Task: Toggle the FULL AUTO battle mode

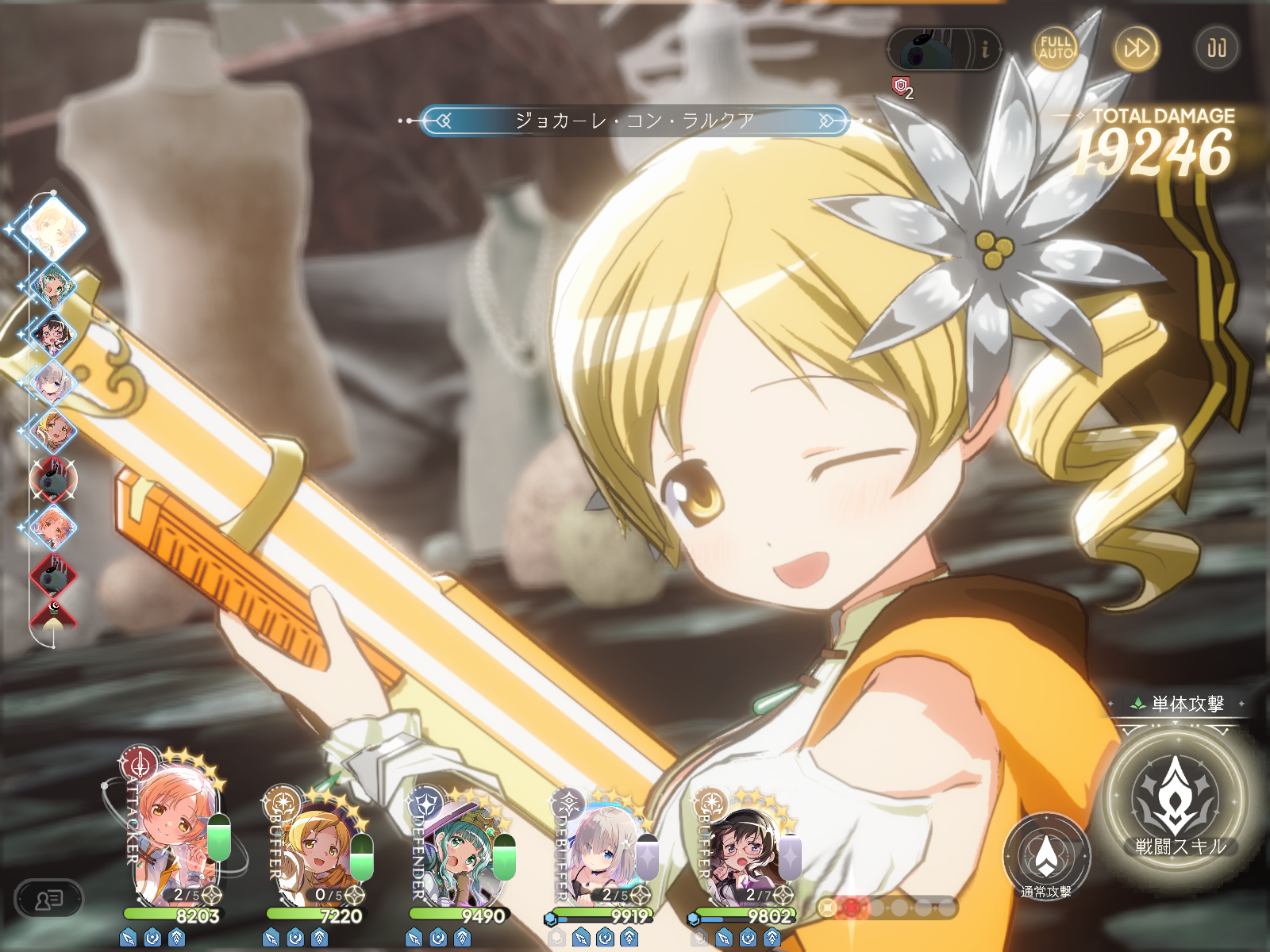Action: click(1055, 48)
